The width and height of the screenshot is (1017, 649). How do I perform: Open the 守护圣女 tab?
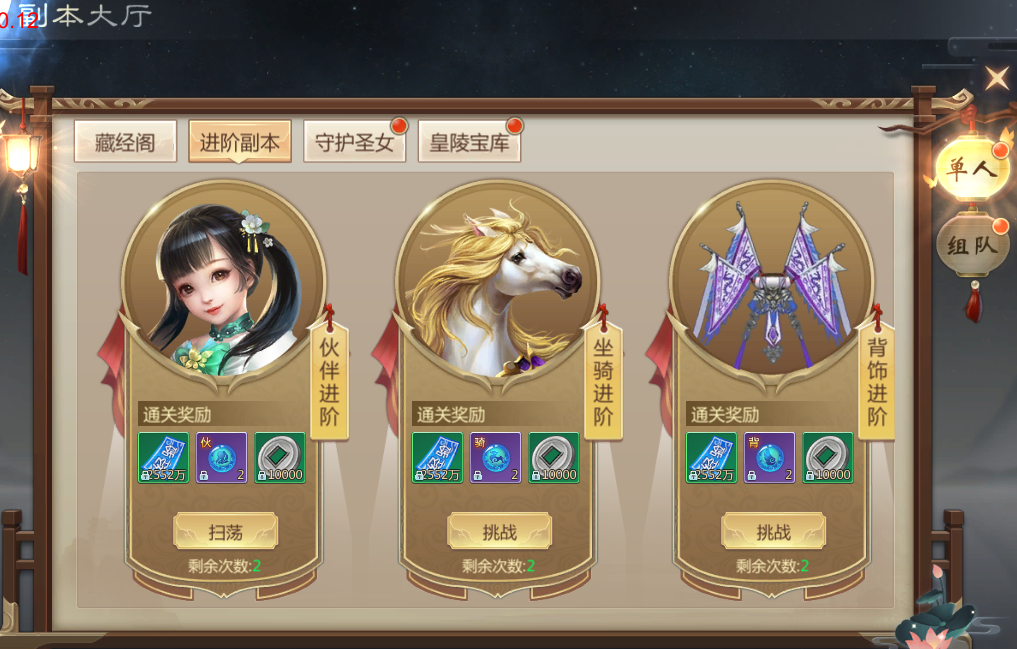coord(354,142)
